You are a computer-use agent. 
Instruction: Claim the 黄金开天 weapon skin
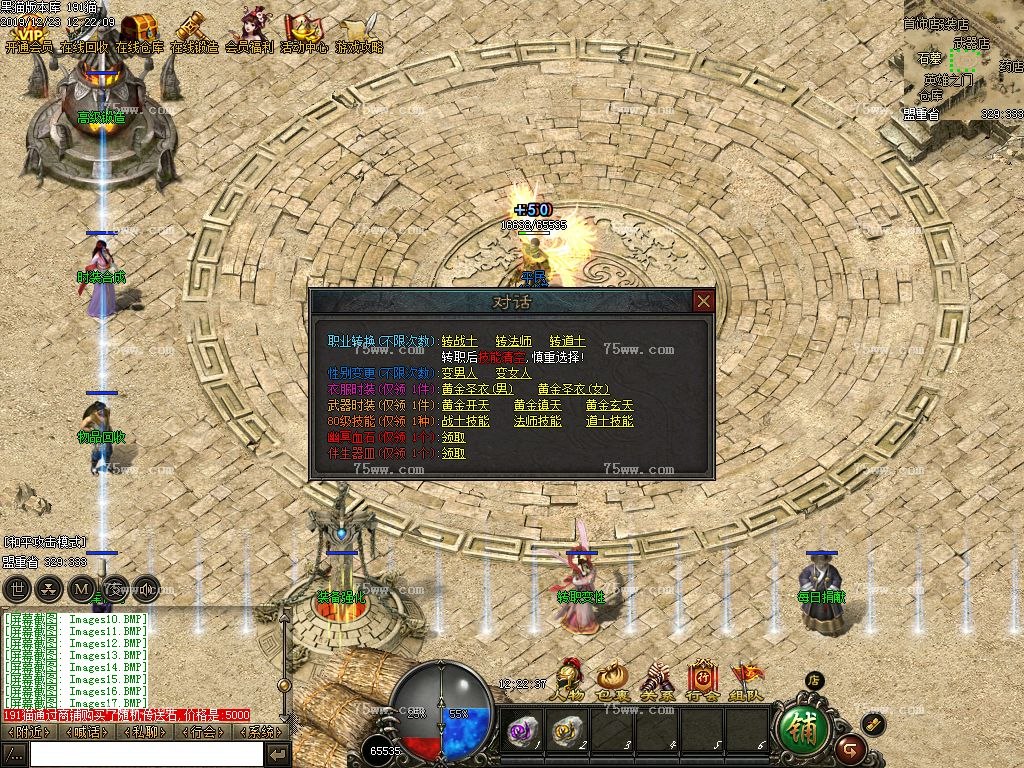click(465, 405)
